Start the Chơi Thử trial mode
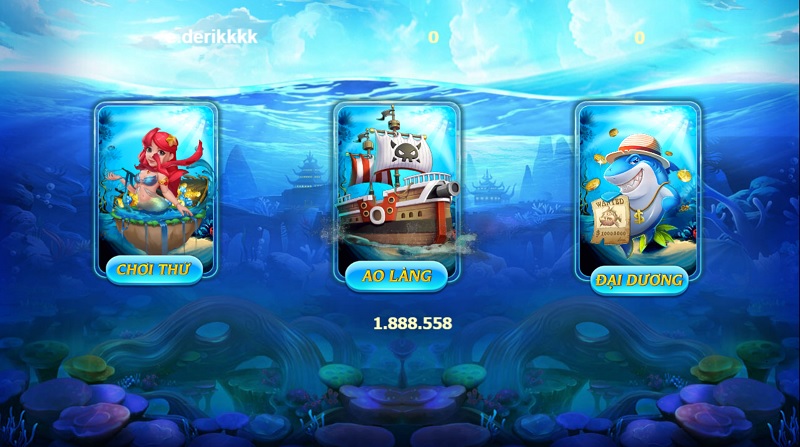 pos(159,269)
